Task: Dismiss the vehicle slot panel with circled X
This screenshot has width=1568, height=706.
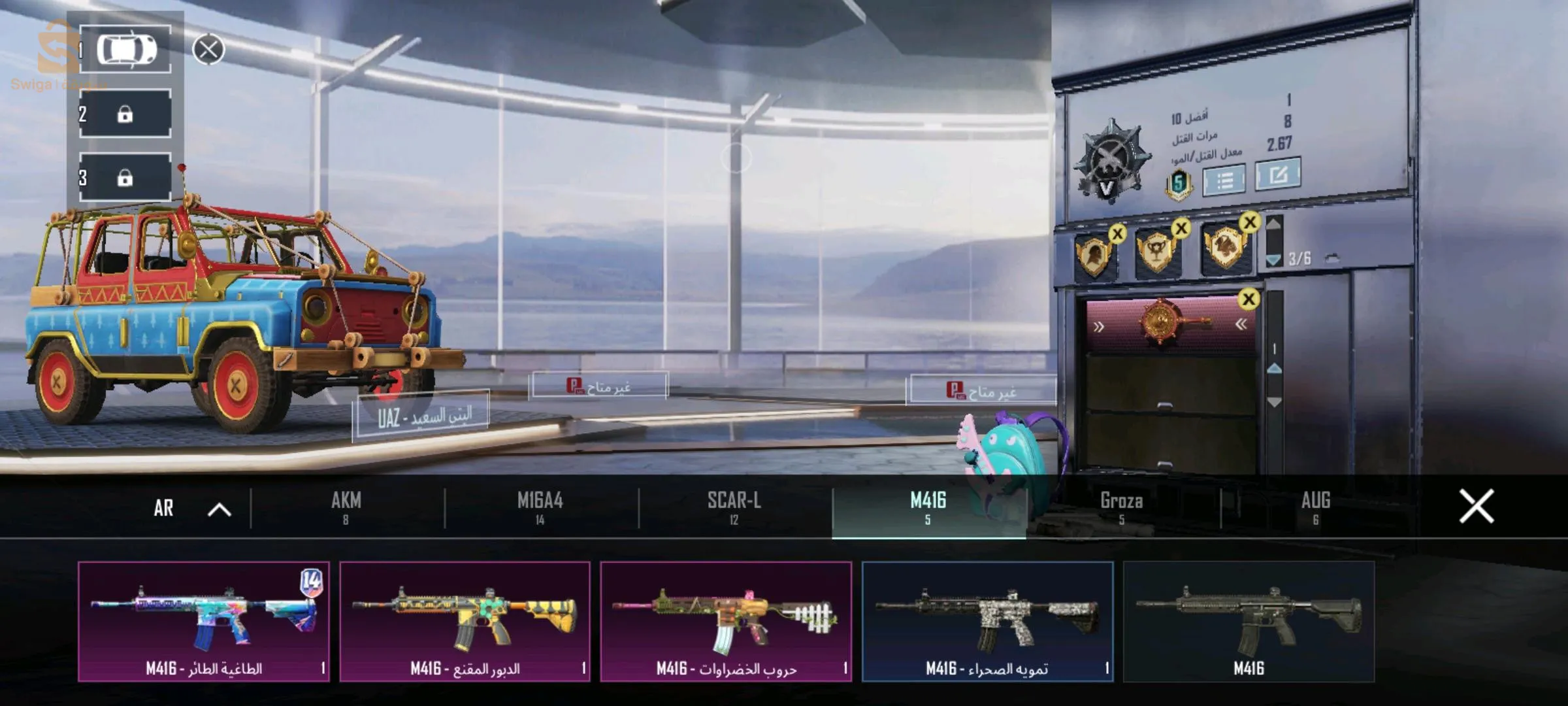Action: (208, 50)
